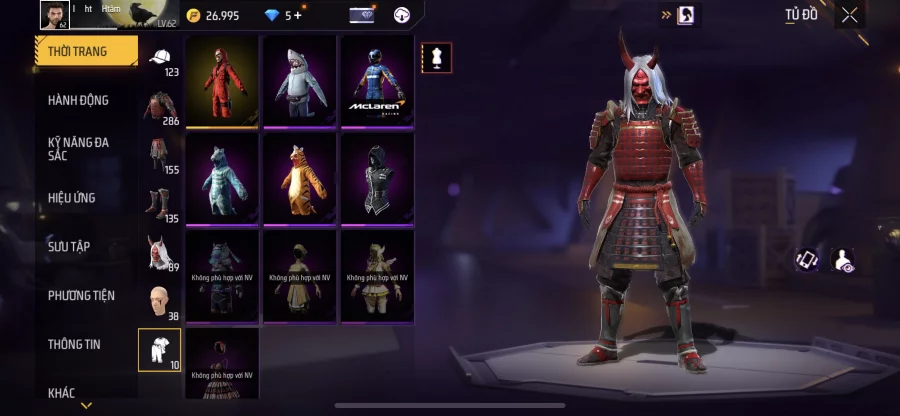
Task: Show the Thông Tin tab
Action: tap(76, 343)
